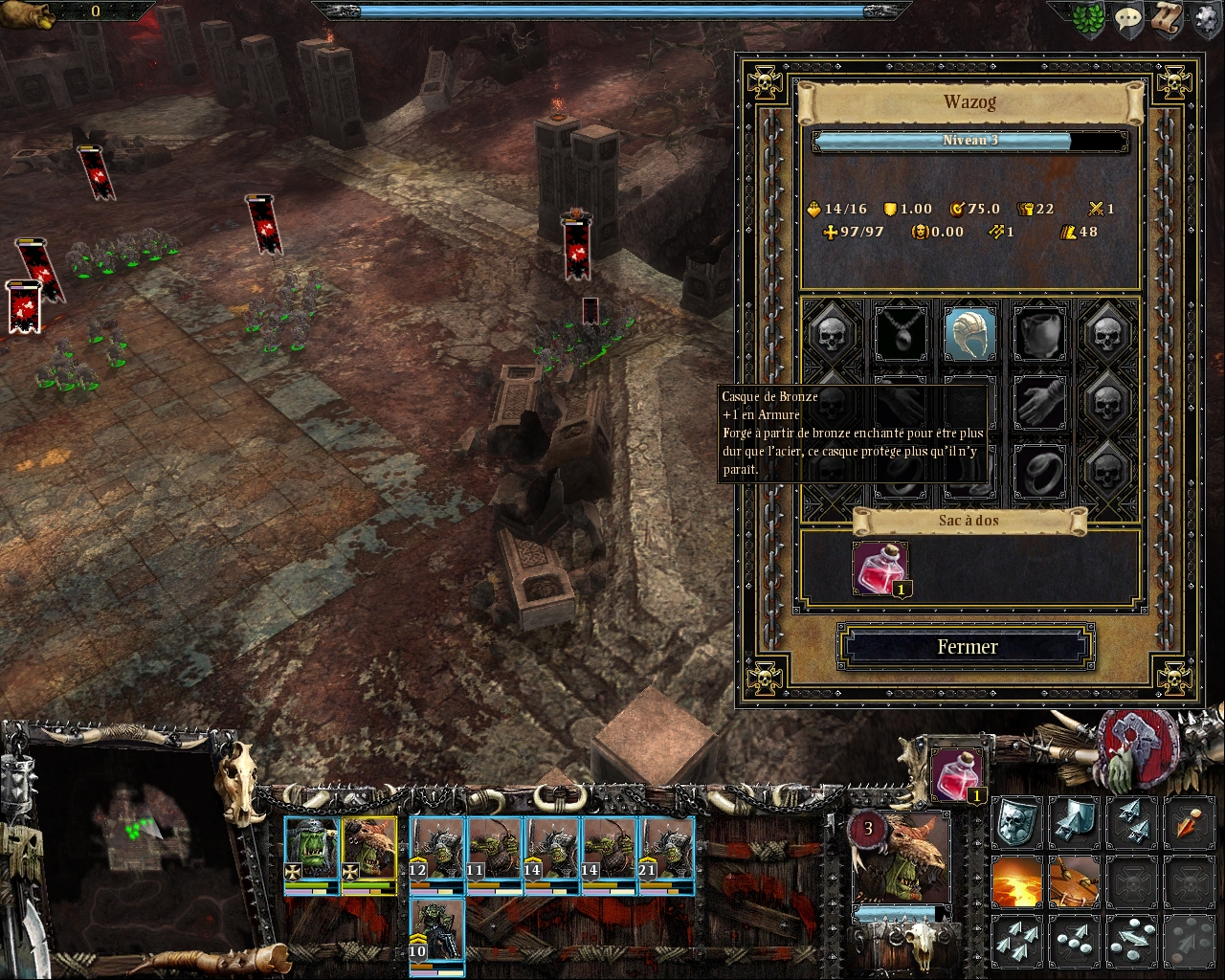Click the red potion in Sac à dos
Viewport: 1225px width, 980px height.
click(880, 568)
